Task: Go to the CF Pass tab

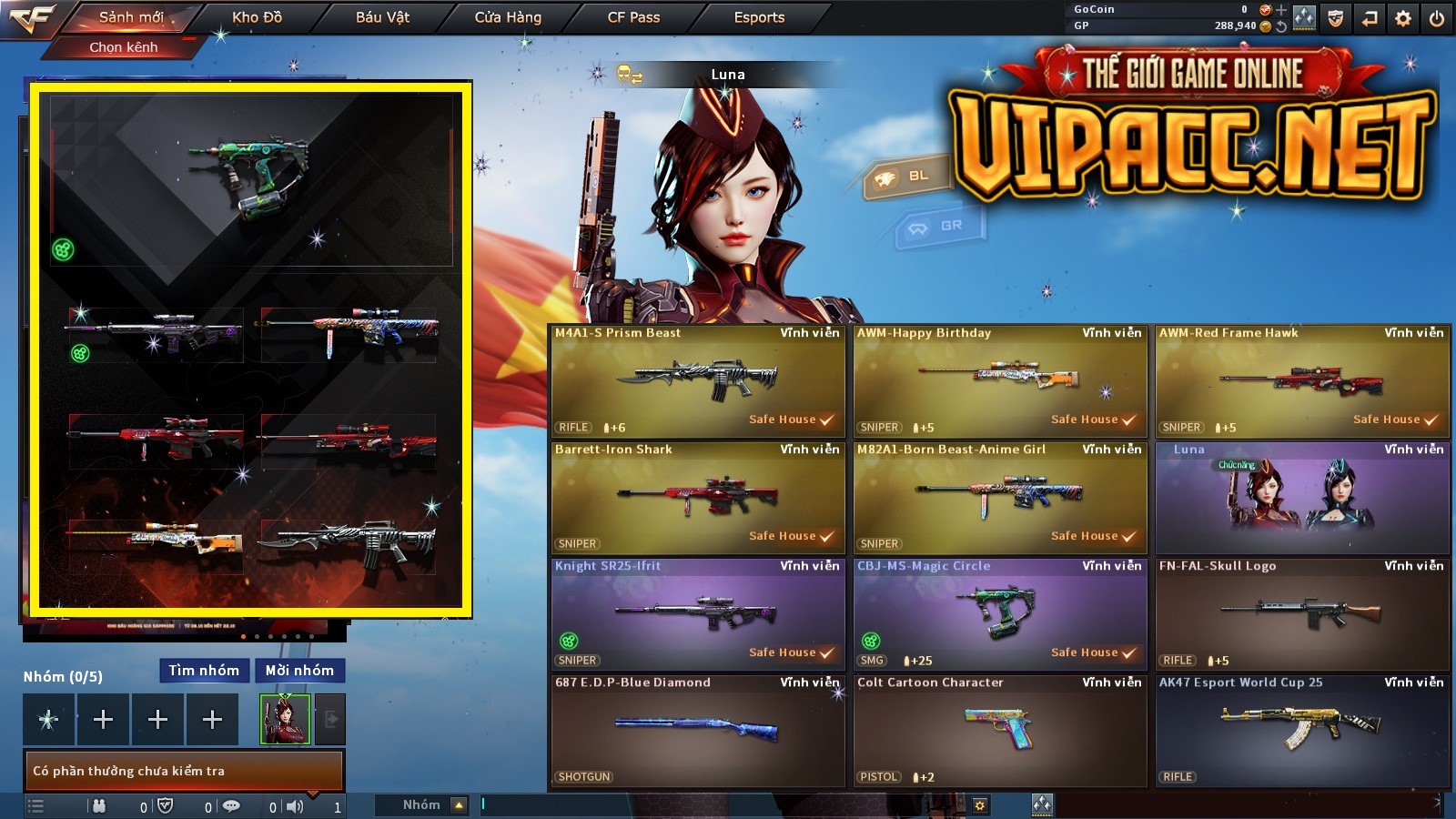Action: click(633, 17)
